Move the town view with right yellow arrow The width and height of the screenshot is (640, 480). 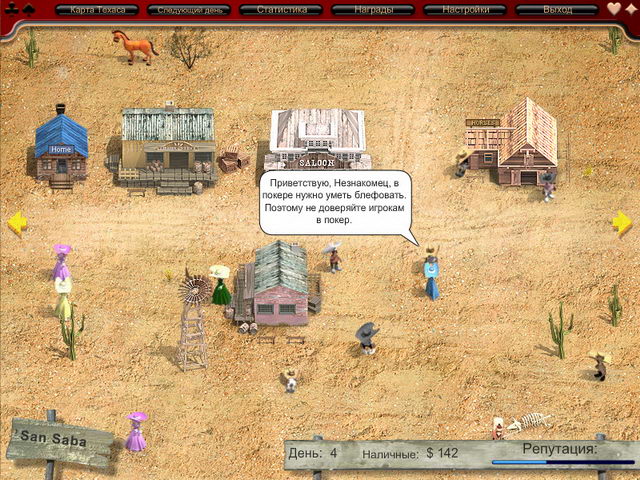coord(622,223)
